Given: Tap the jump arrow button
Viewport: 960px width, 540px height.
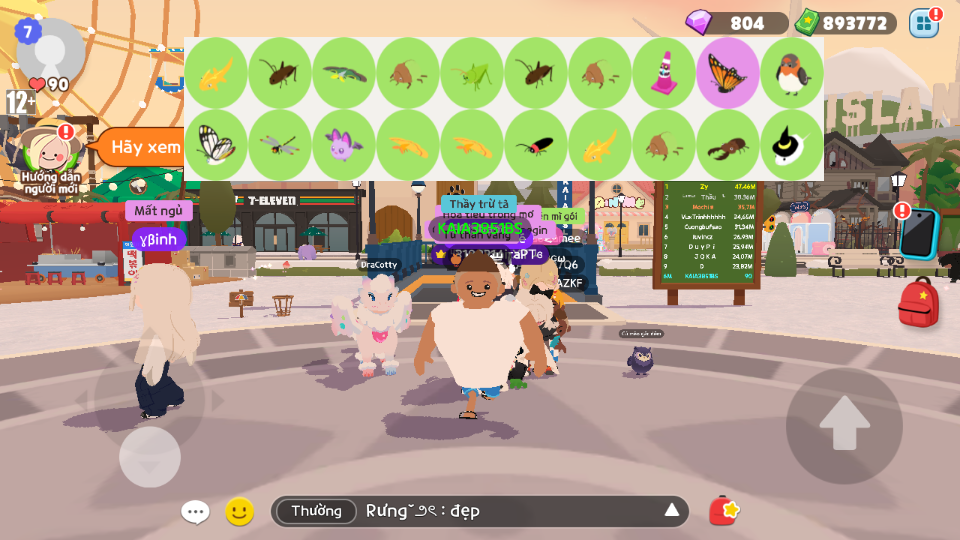Looking at the screenshot, I should click(844, 426).
